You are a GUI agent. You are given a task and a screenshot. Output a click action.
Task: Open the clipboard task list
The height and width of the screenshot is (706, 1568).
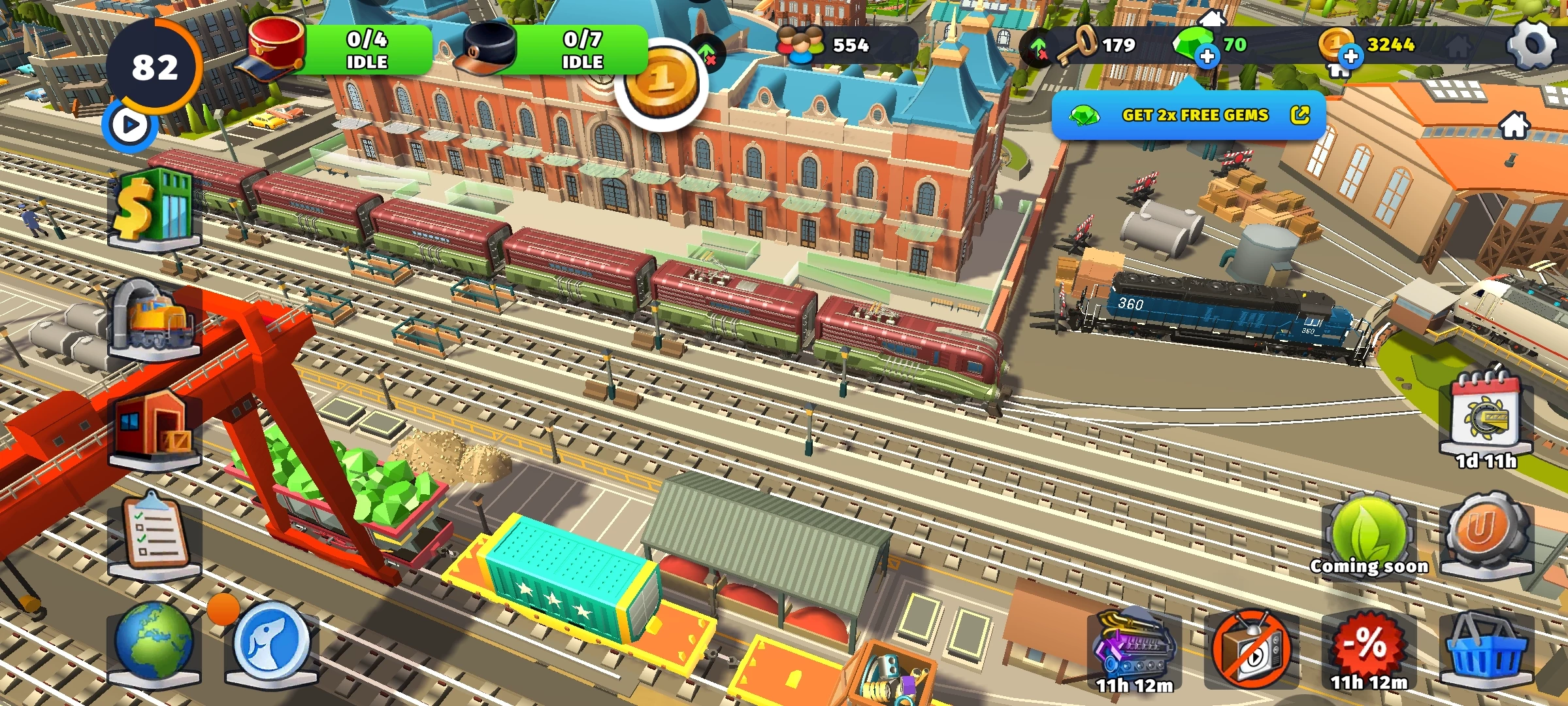pos(154,535)
